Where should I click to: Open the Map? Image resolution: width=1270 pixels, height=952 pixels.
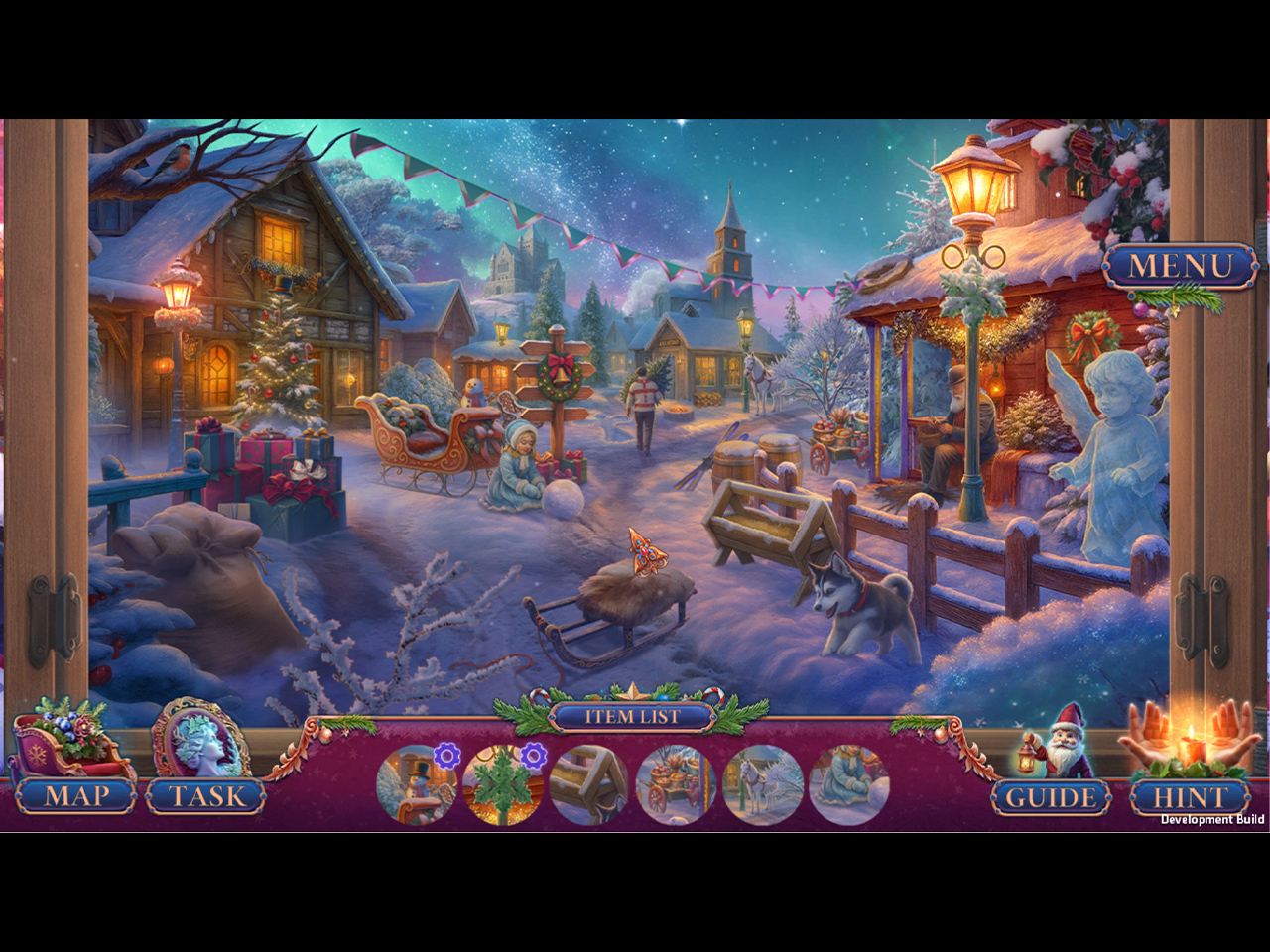click(75, 796)
